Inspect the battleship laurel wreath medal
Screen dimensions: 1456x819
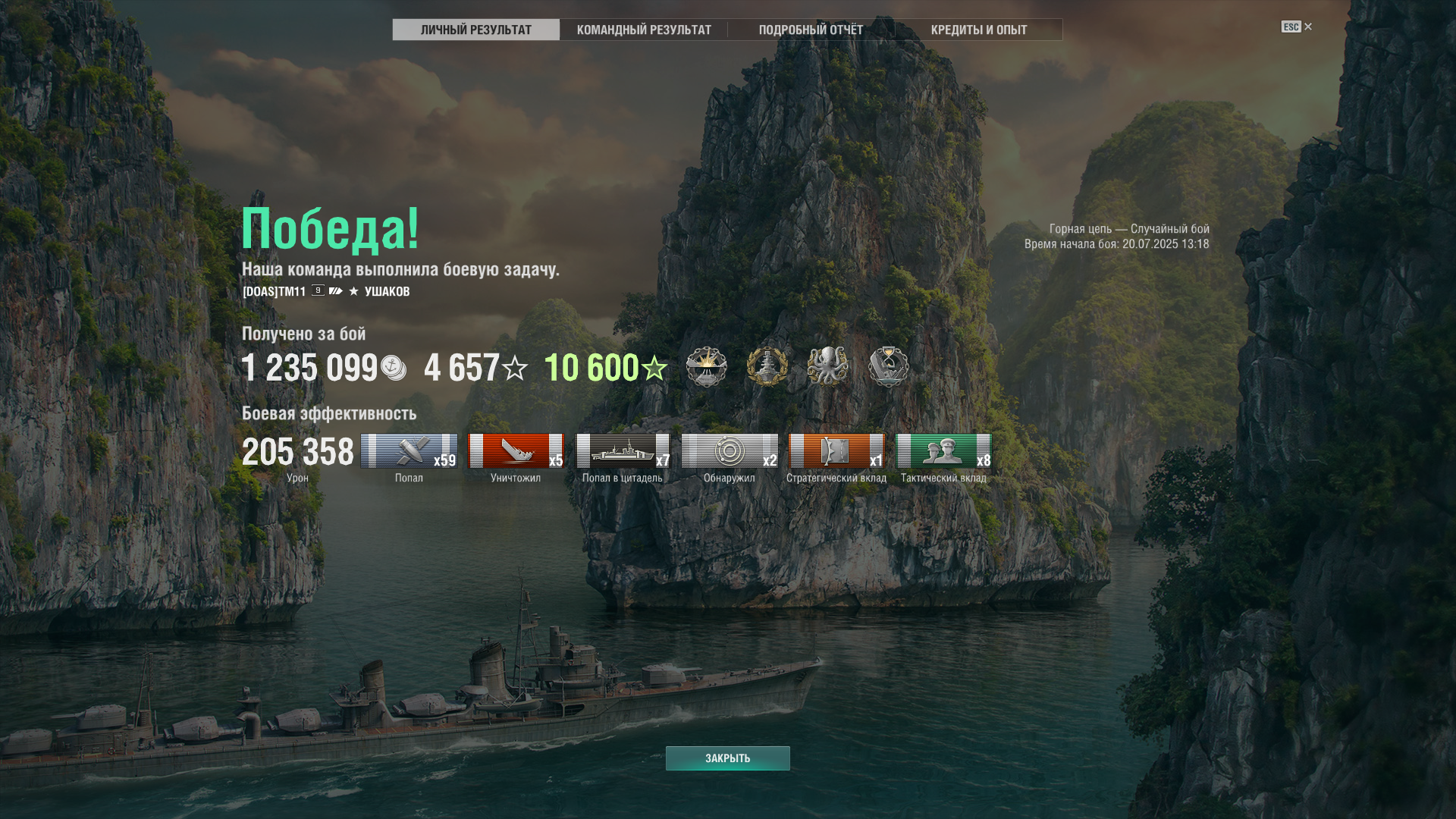click(x=767, y=367)
